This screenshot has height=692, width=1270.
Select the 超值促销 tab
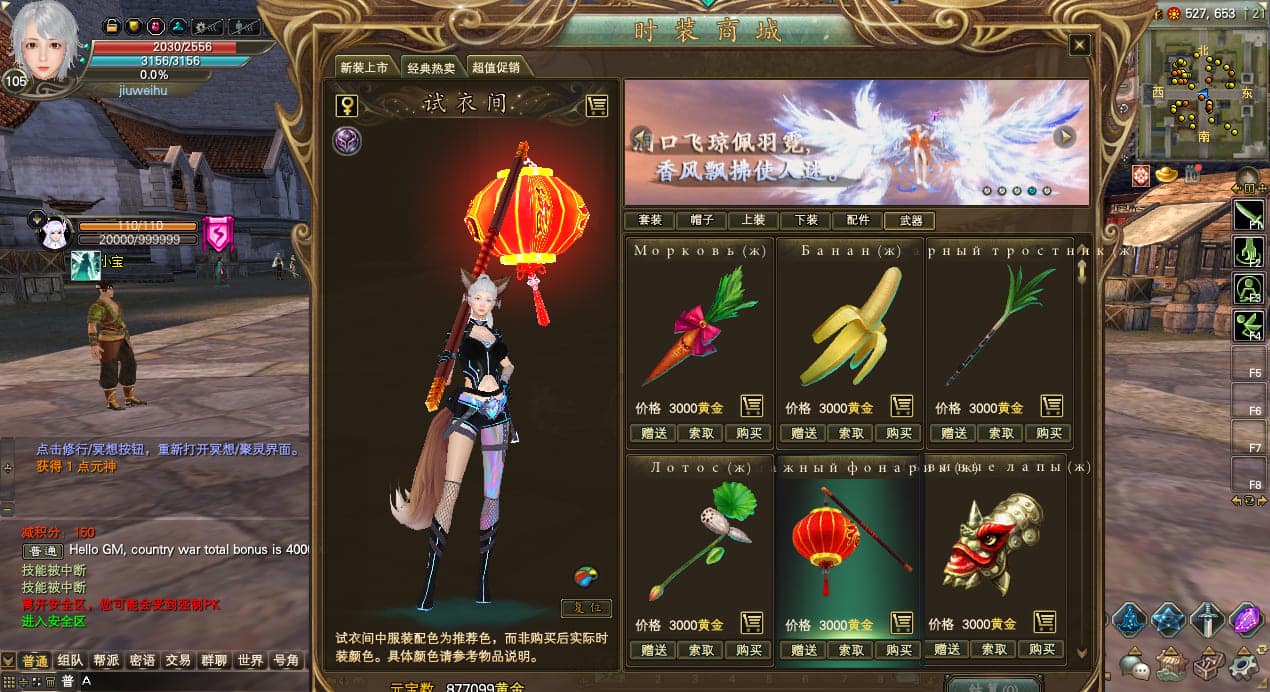coord(495,68)
